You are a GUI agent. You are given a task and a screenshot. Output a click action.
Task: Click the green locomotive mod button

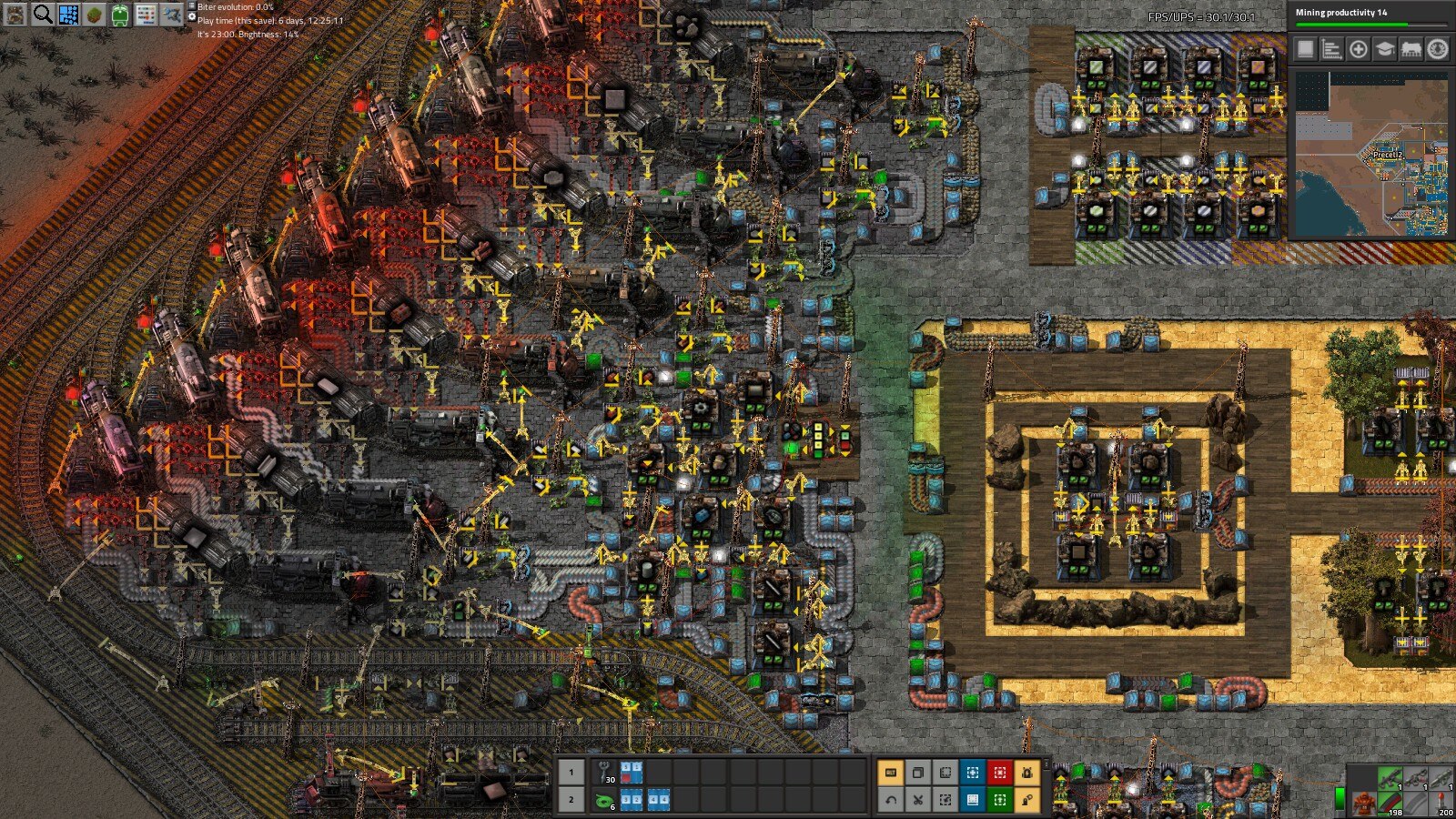(120, 14)
